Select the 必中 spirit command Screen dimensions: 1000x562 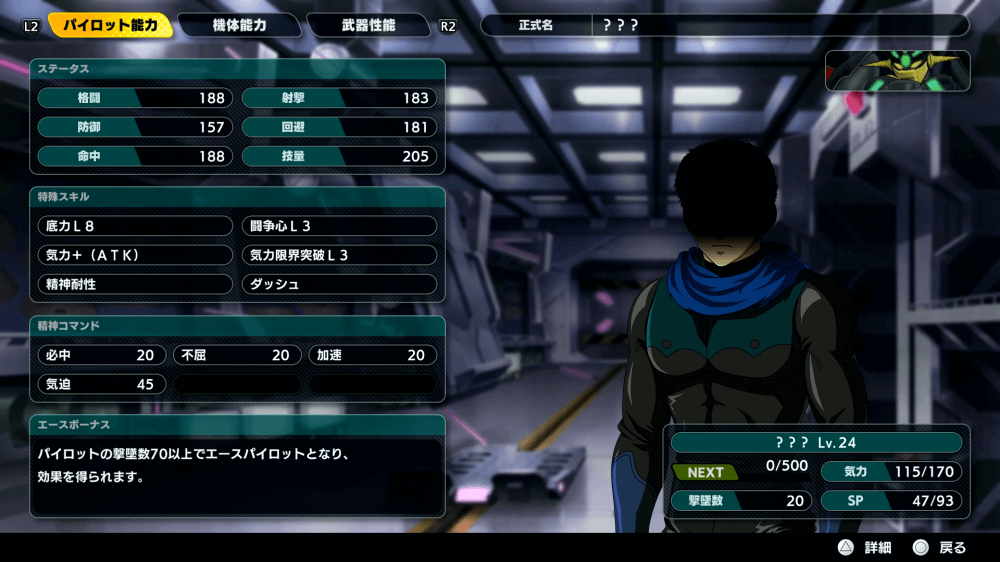tap(102, 355)
